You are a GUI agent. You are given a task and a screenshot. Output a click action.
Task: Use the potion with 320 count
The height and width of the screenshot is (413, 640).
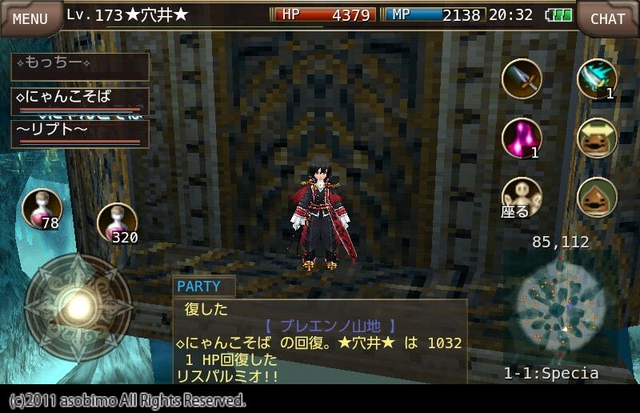point(117,222)
